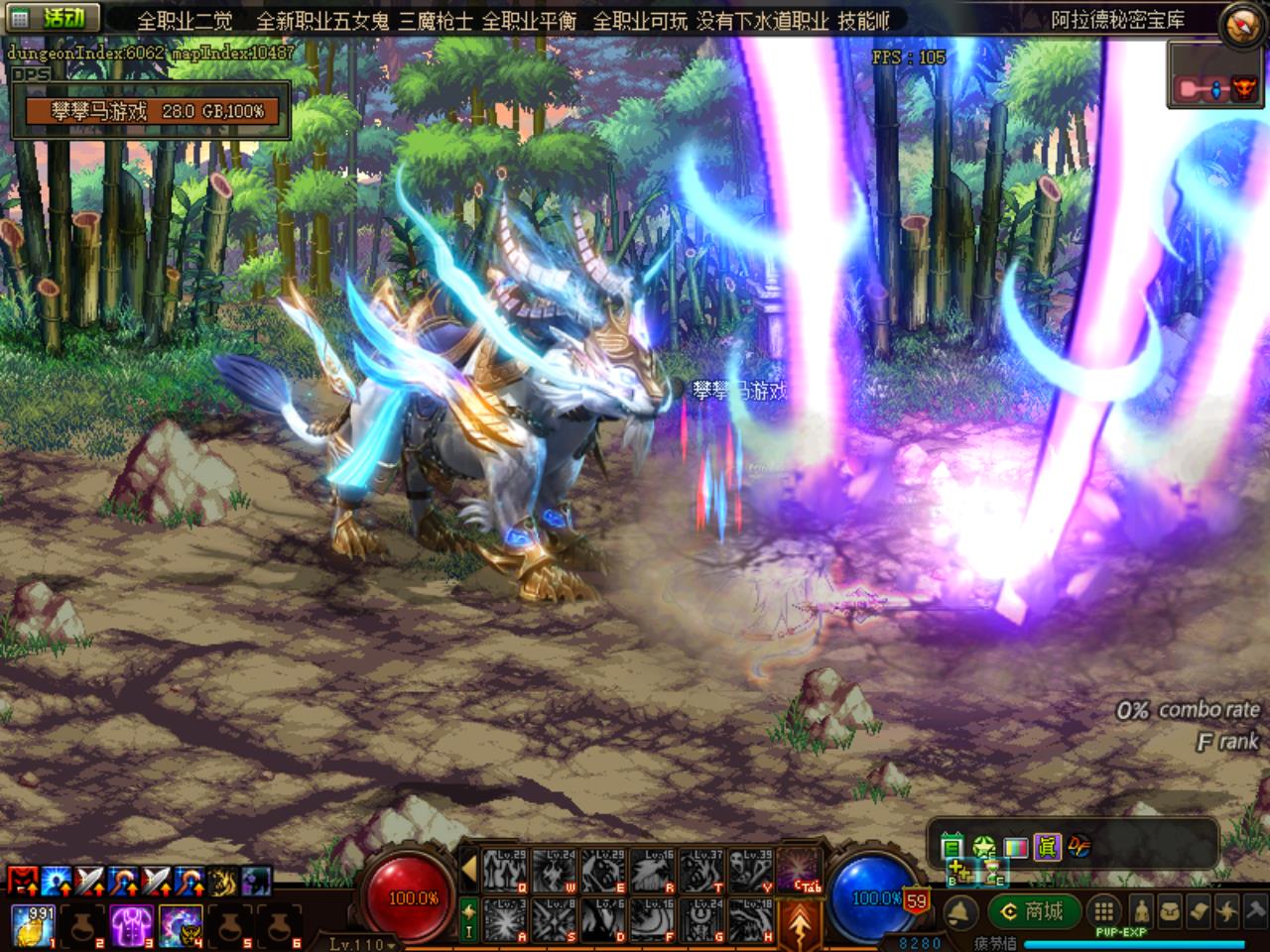Open the skill shuriken menu icon
The width and height of the screenshot is (1270, 952).
pos(1228,910)
